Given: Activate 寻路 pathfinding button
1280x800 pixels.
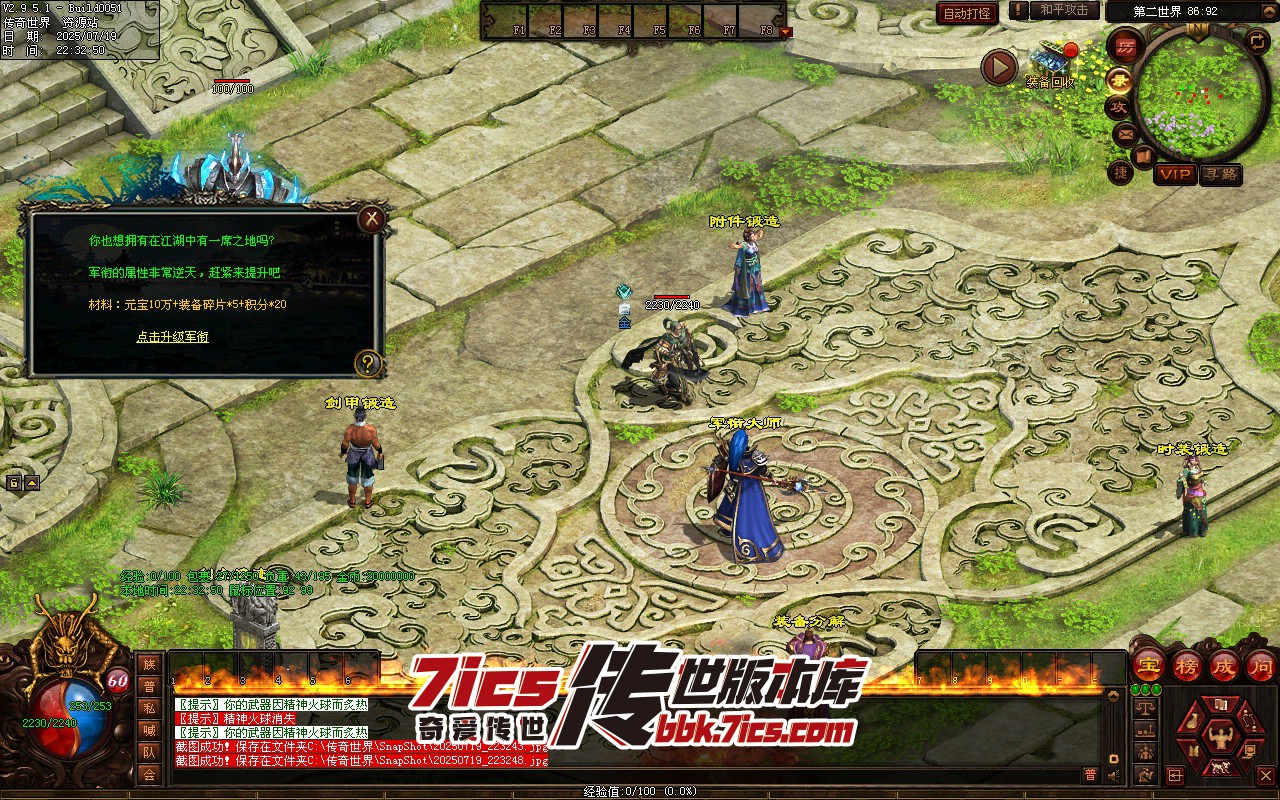Looking at the screenshot, I should [x=1220, y=174].
